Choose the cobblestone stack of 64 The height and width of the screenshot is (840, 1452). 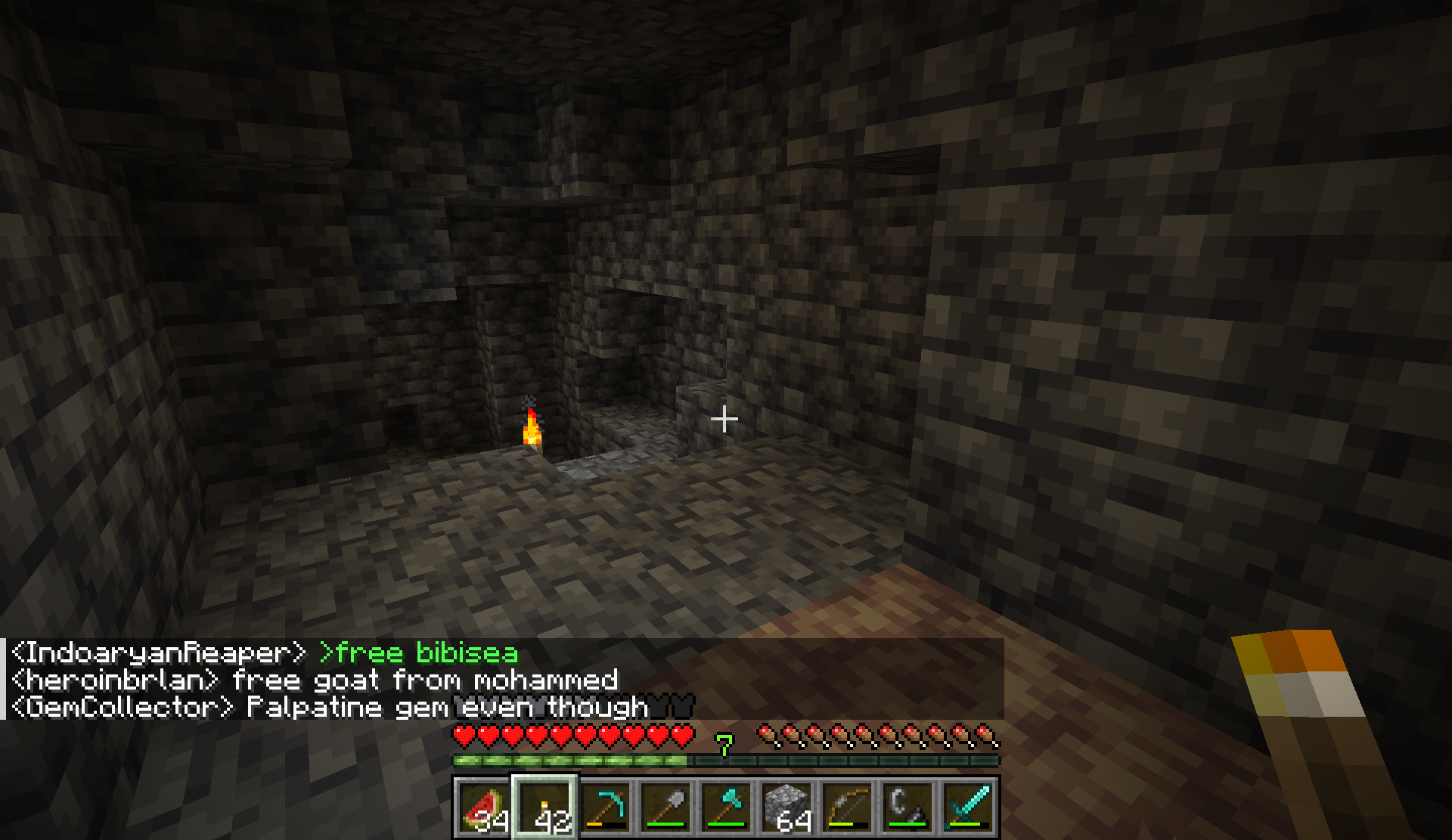787,807
